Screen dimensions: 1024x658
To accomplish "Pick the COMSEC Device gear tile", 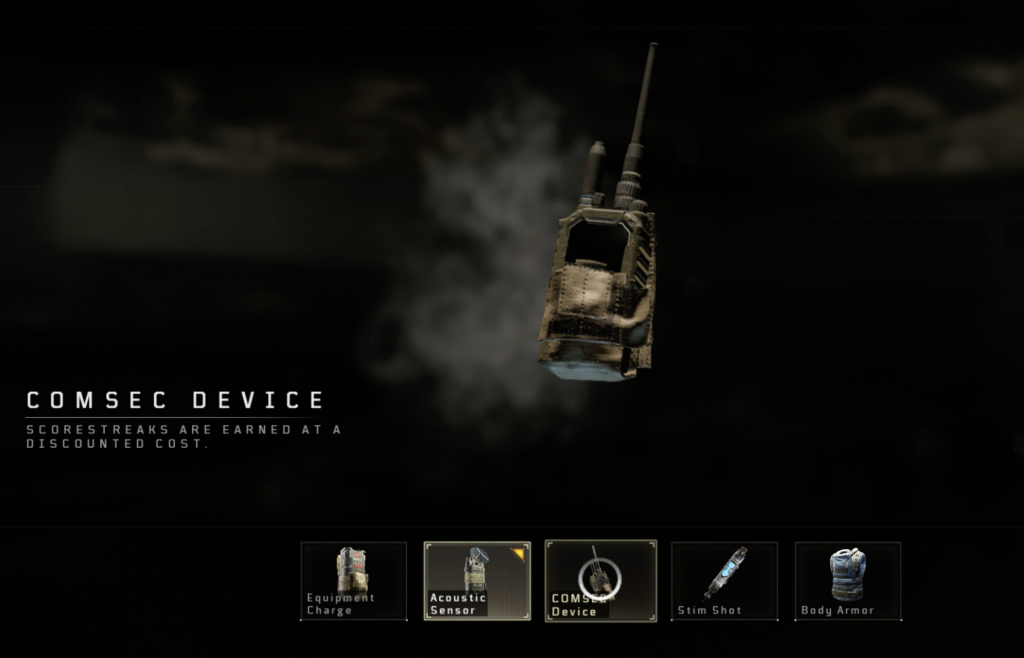I will (600, 581).
